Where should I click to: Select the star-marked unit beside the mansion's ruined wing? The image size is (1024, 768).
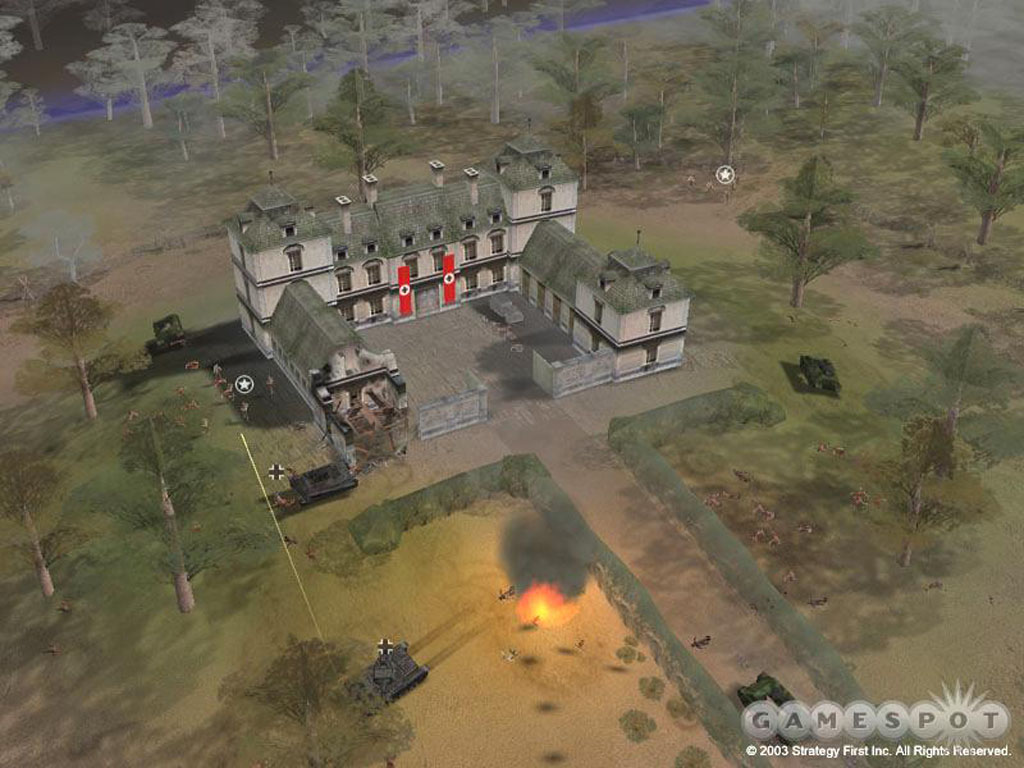click(244, 383)
